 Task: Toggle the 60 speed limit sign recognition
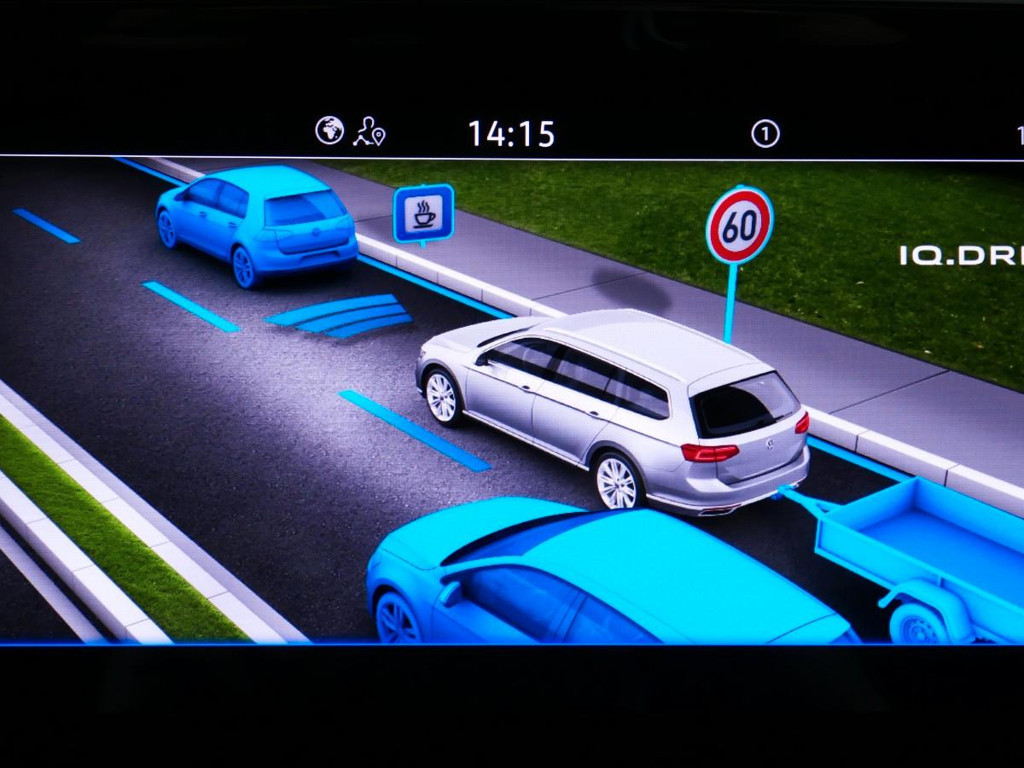(x=739, y=226)
